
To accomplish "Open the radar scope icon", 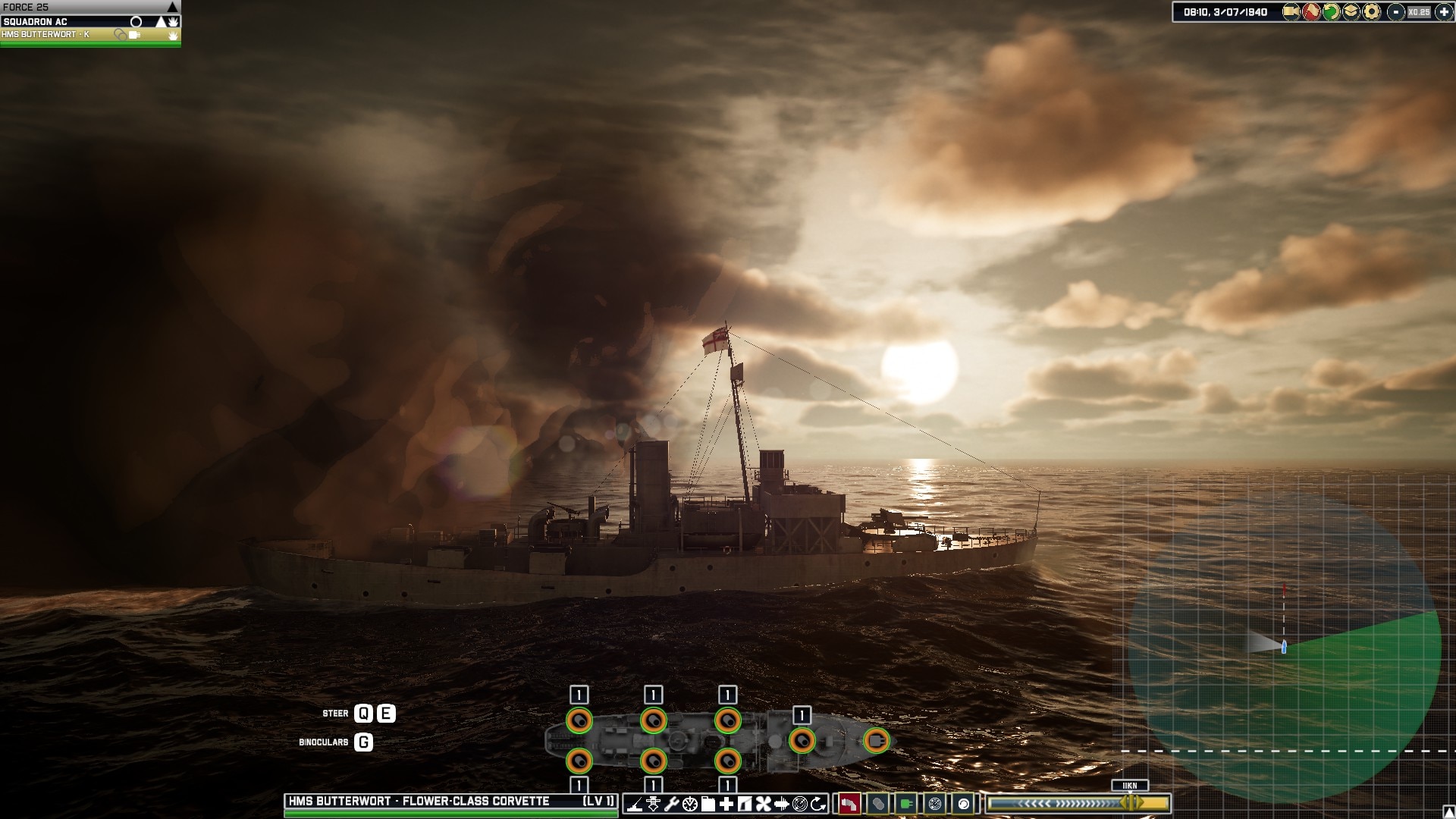I will (x=934, y=803).
